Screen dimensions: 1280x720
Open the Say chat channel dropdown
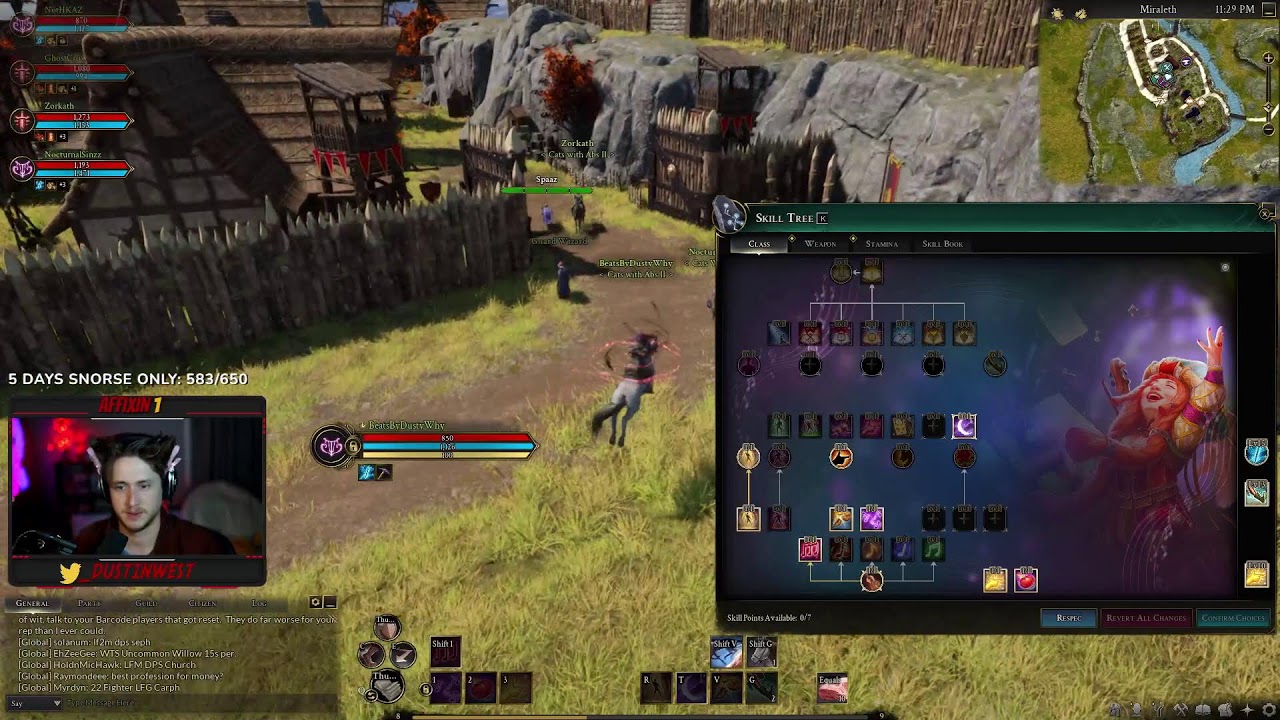tap(34, 704)
